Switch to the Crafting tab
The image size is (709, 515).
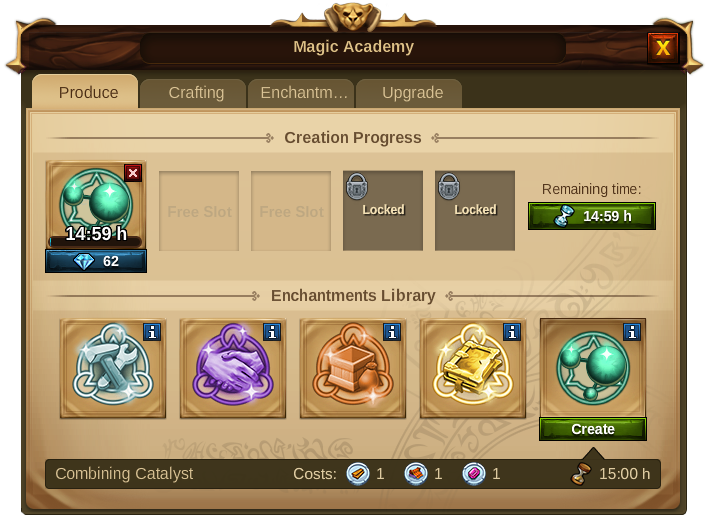196,92
